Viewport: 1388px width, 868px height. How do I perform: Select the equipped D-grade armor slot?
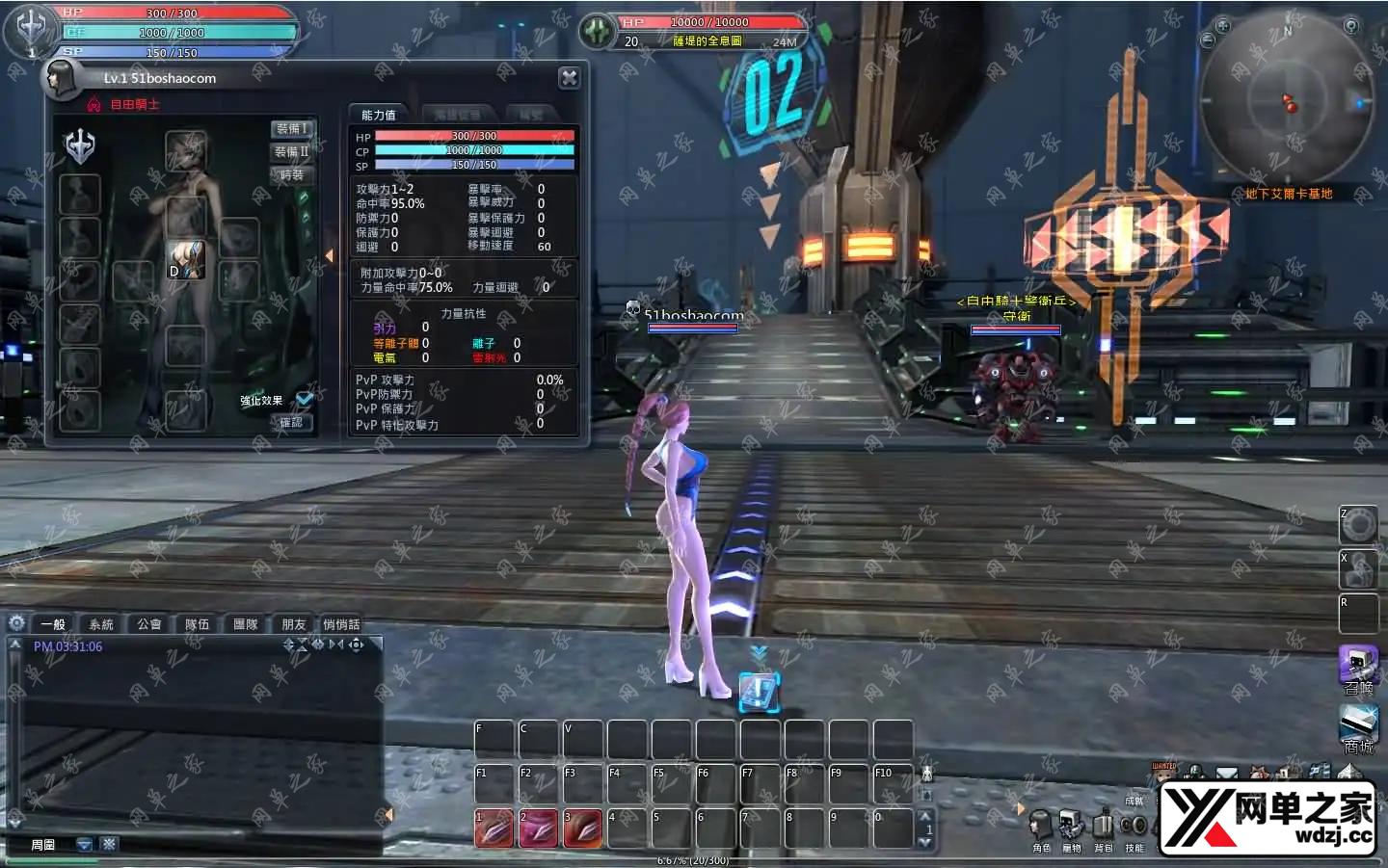pos(187,260)
